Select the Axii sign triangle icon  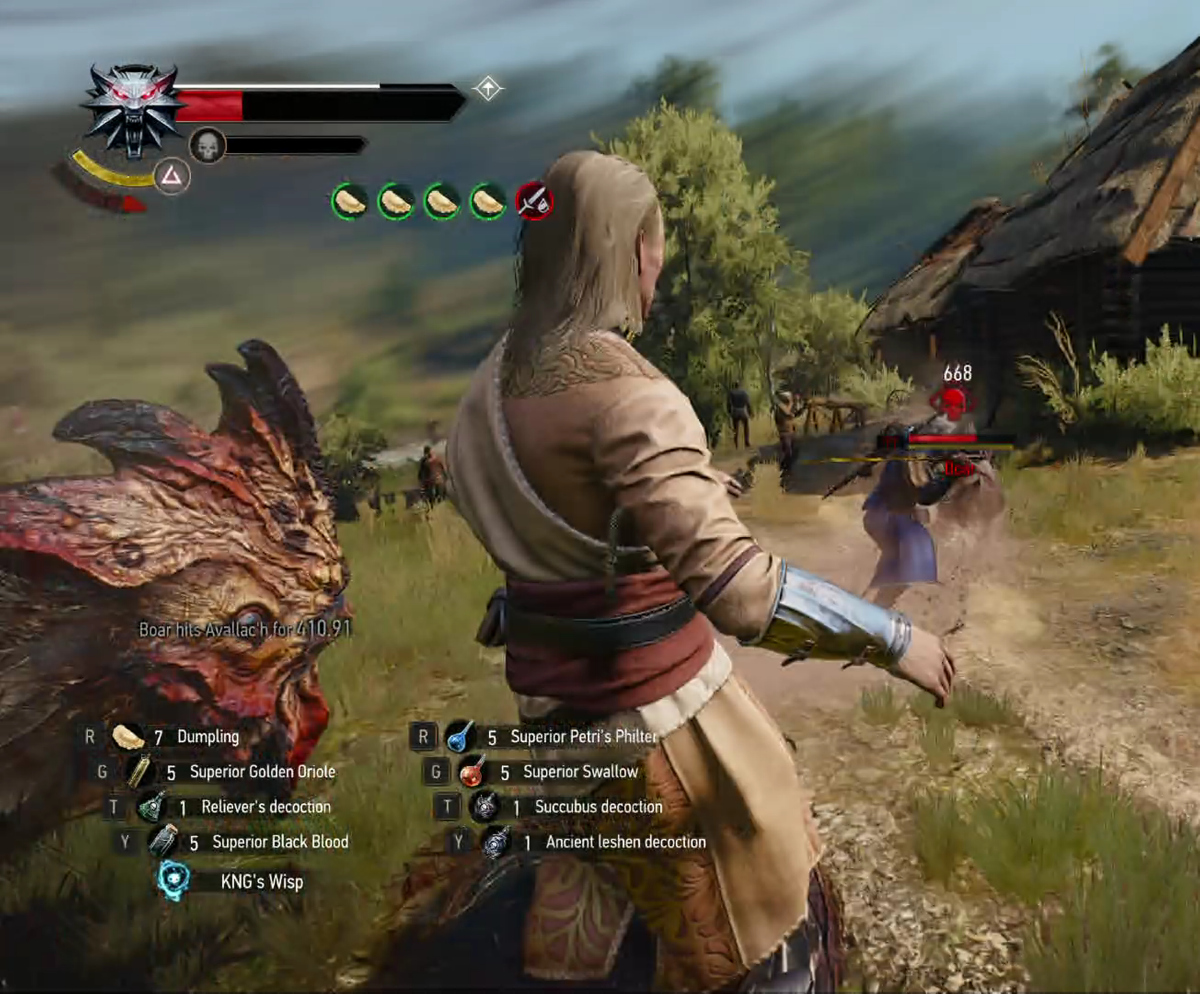pyautogui.click(x=172, y=177)
